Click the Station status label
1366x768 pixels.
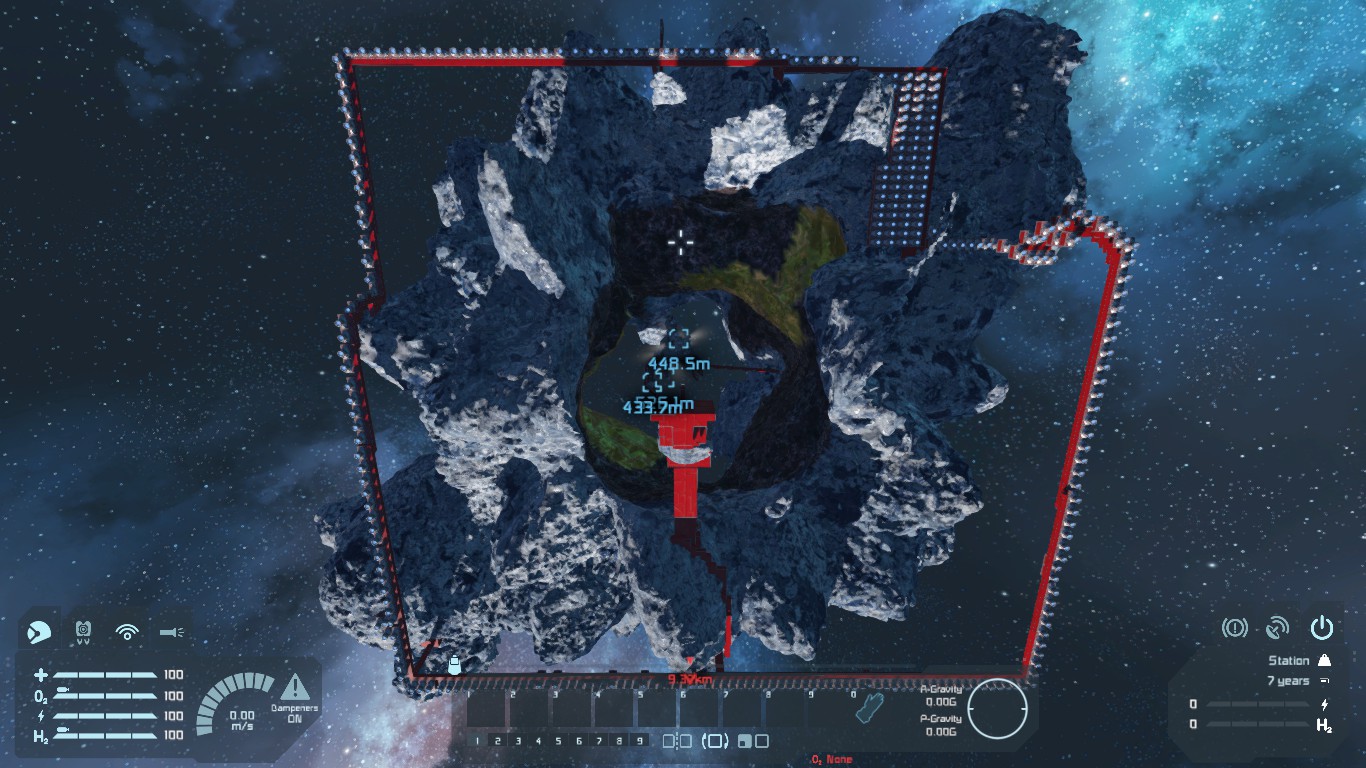click(x=1289, y=660)
